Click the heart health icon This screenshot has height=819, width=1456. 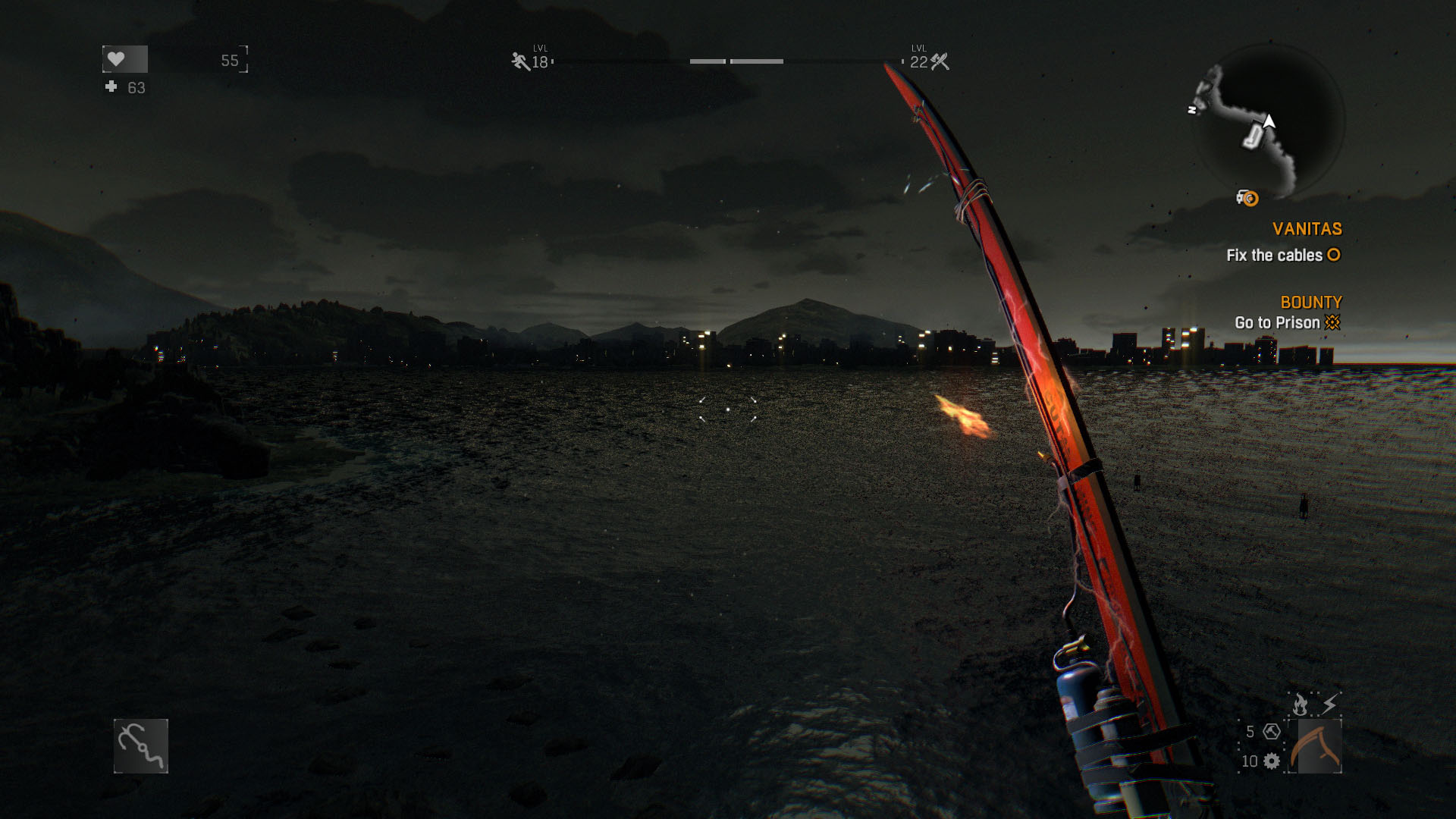click(116, 59)
